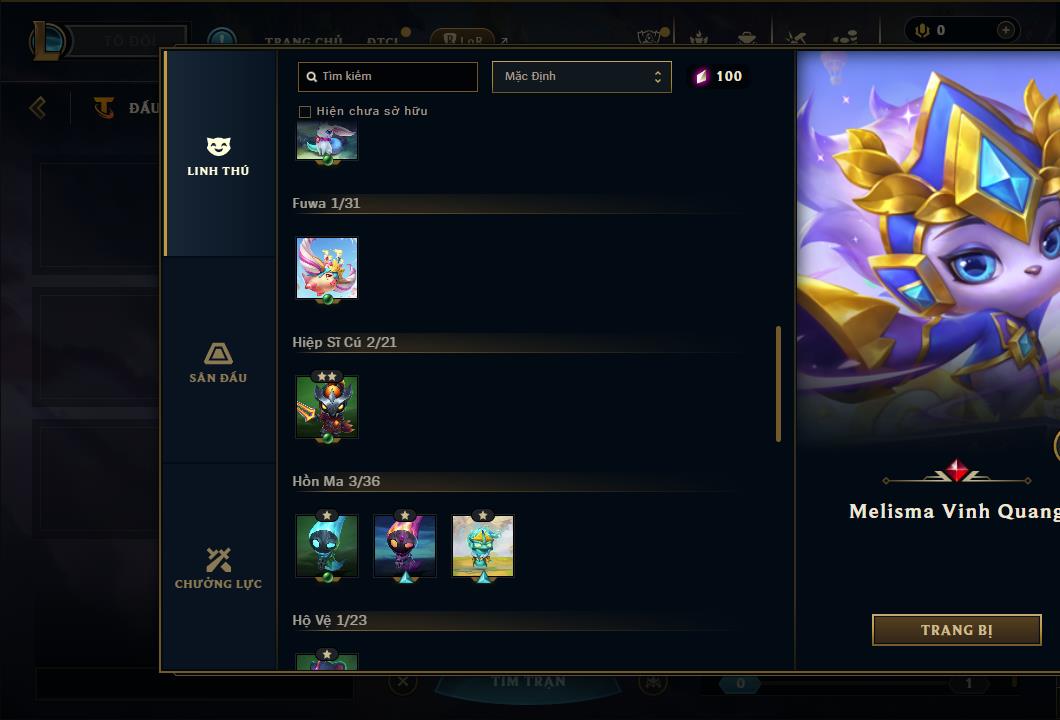Pick the blue-hooded Hồn Ma thumbnail
Viewport: 1060px width, 720px height.
click(x=327, y=546)
